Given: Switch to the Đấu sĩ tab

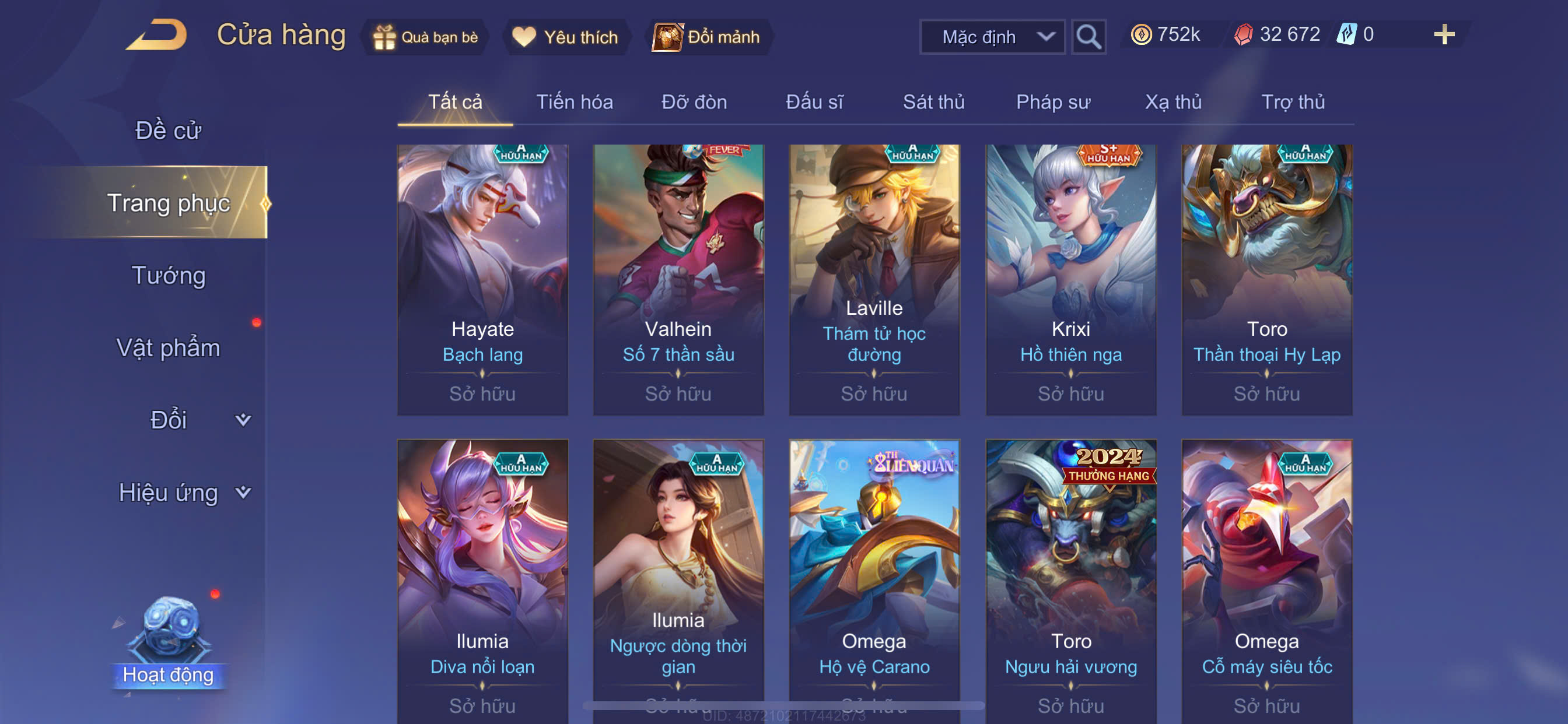Looking at the screenshot, I should coord(814,102).
